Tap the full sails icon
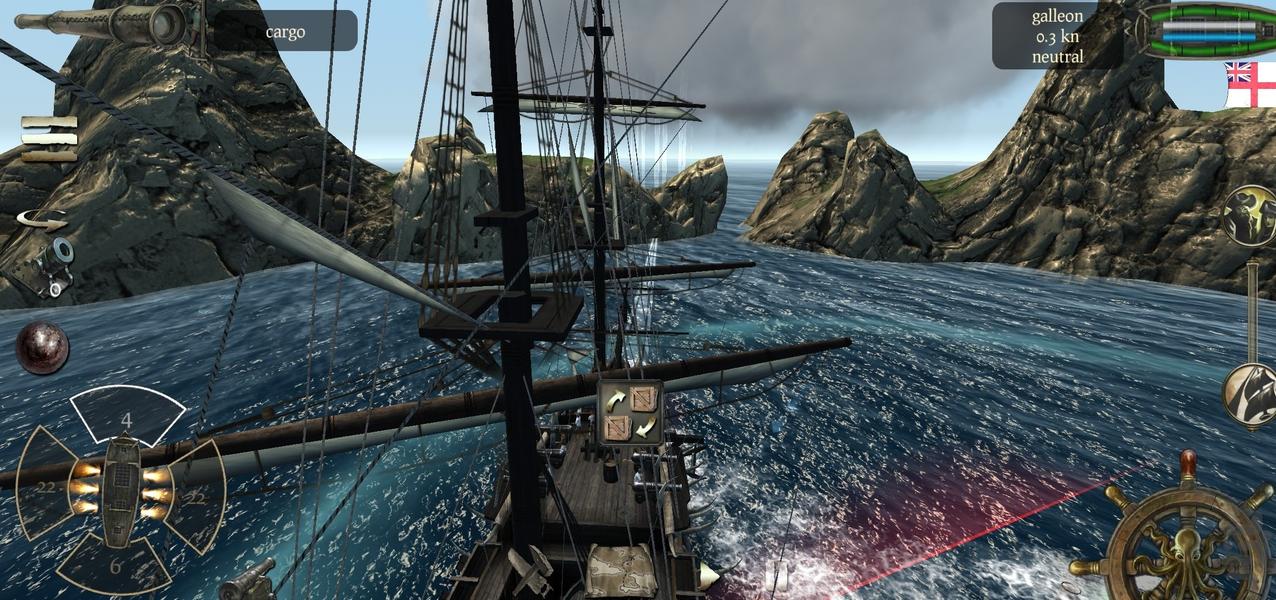Viewport: 1276px width, 600px height. [1249, 215]
